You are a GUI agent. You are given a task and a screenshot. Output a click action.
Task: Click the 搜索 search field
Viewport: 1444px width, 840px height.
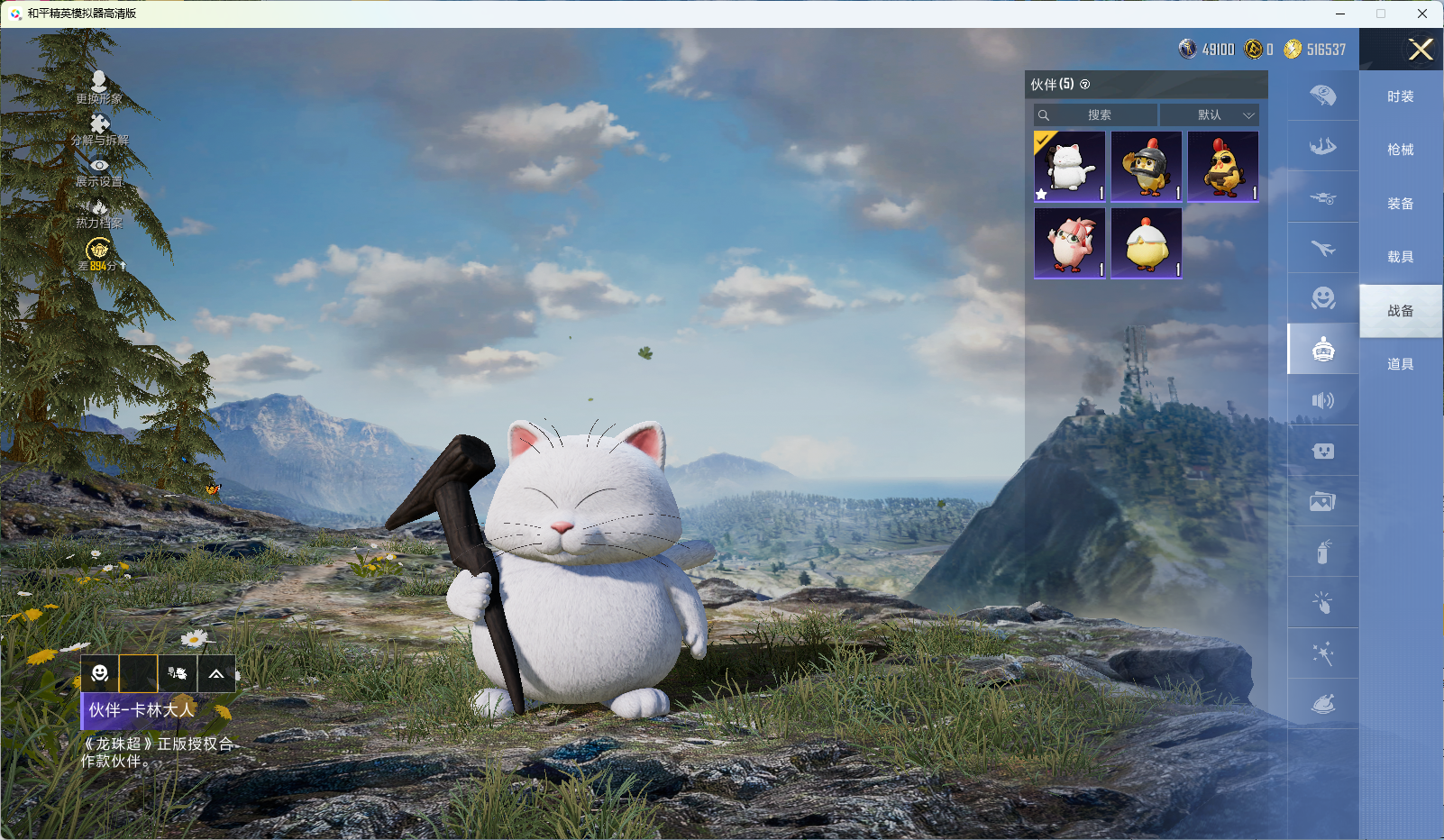(x=1097, y=115)
